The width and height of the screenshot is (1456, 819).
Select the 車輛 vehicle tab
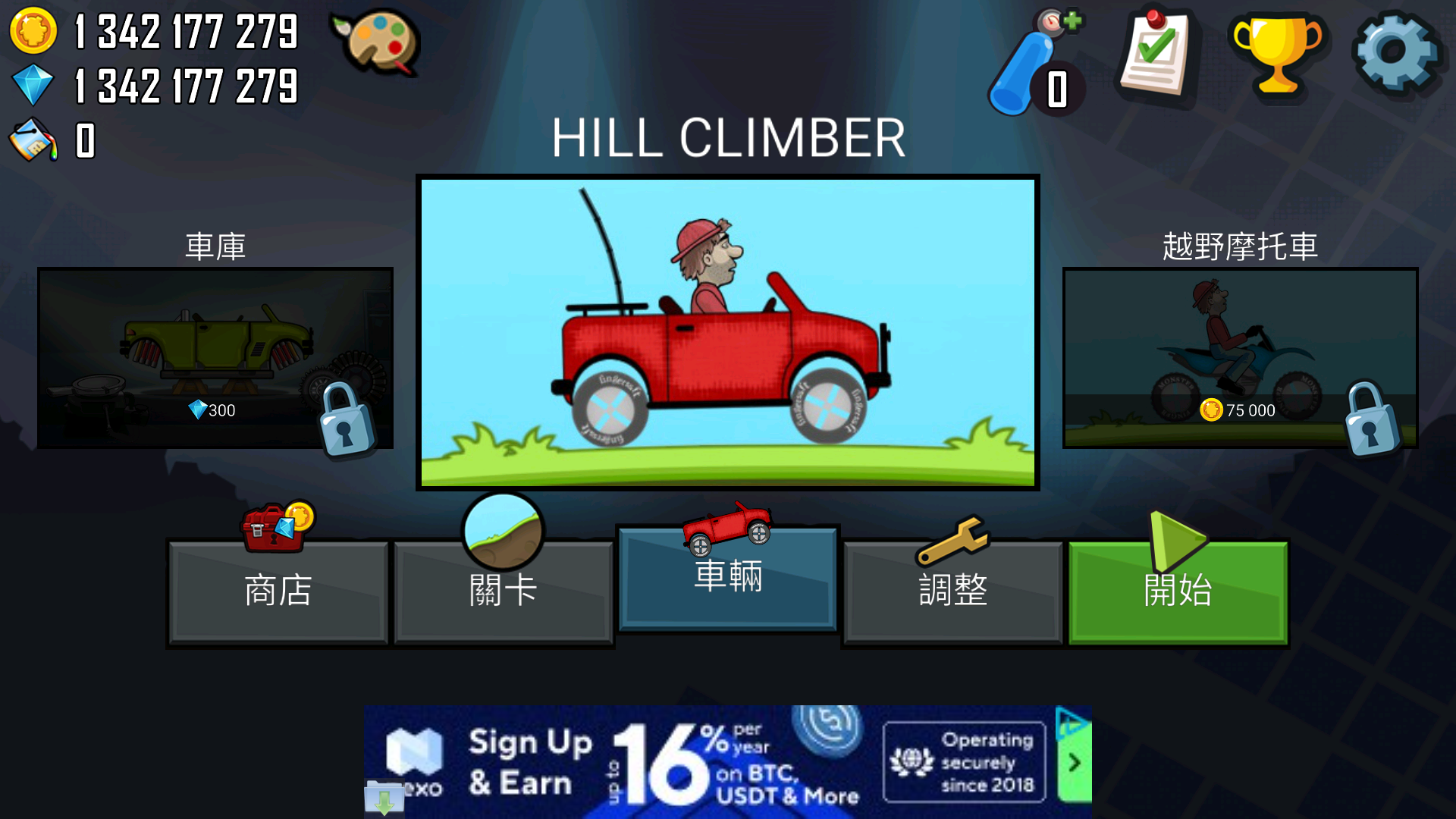(x=728, y=578)
